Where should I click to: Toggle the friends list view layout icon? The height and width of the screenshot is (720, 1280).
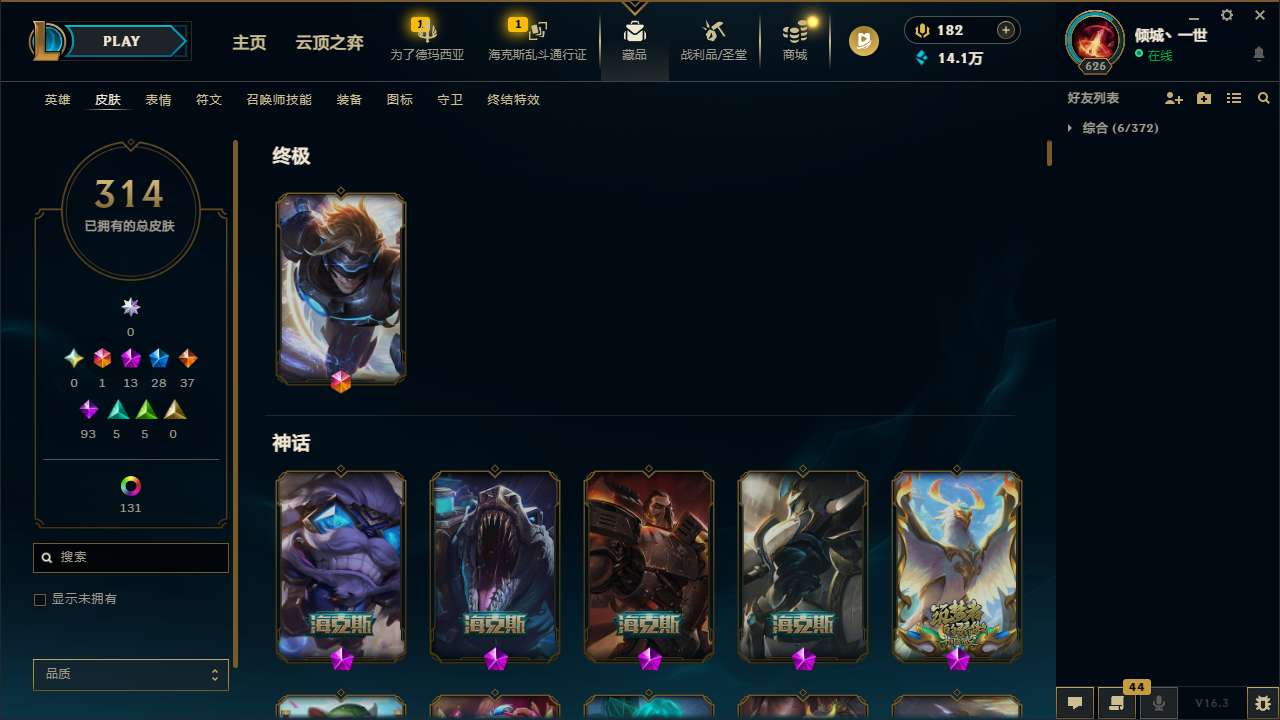[x=1234, y=98]
